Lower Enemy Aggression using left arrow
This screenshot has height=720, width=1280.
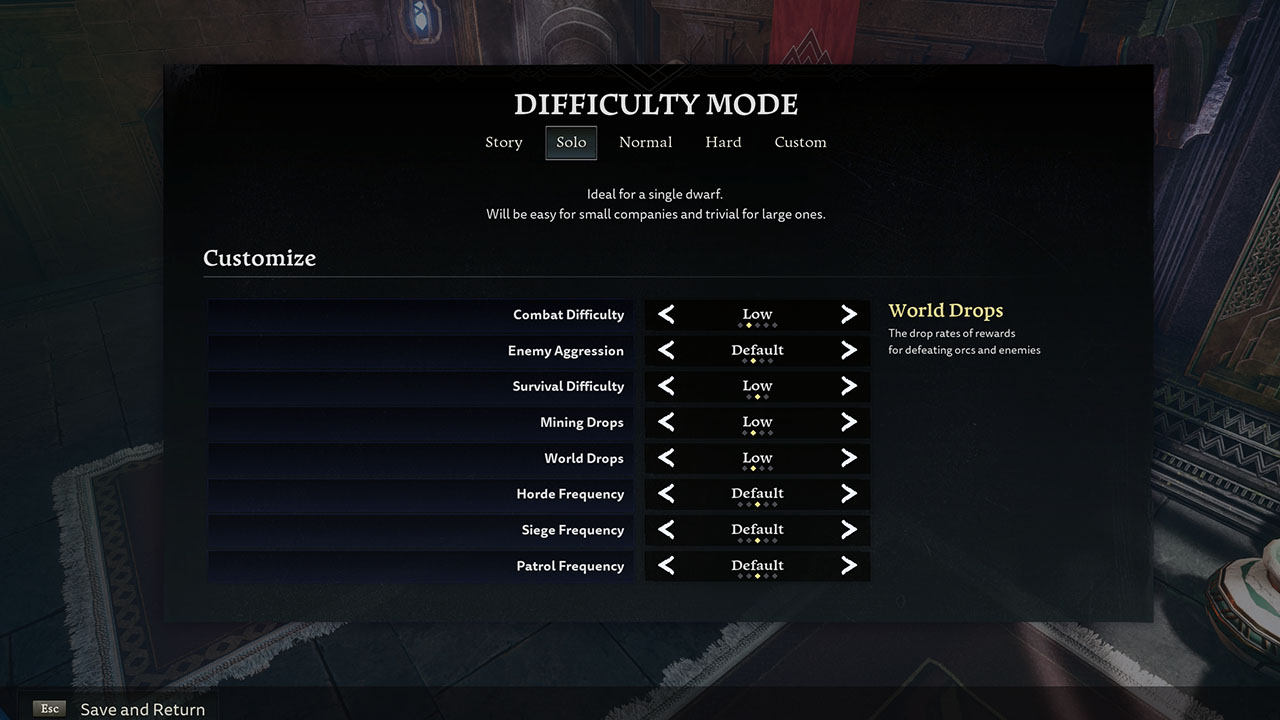tap(666, 351)
